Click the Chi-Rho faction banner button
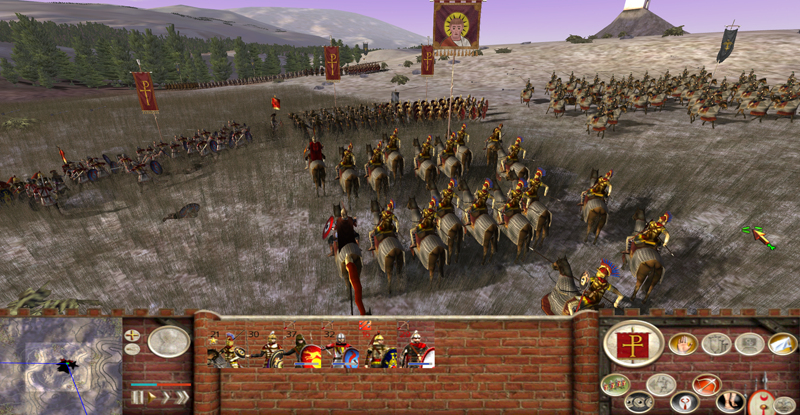 click(633, 343)
